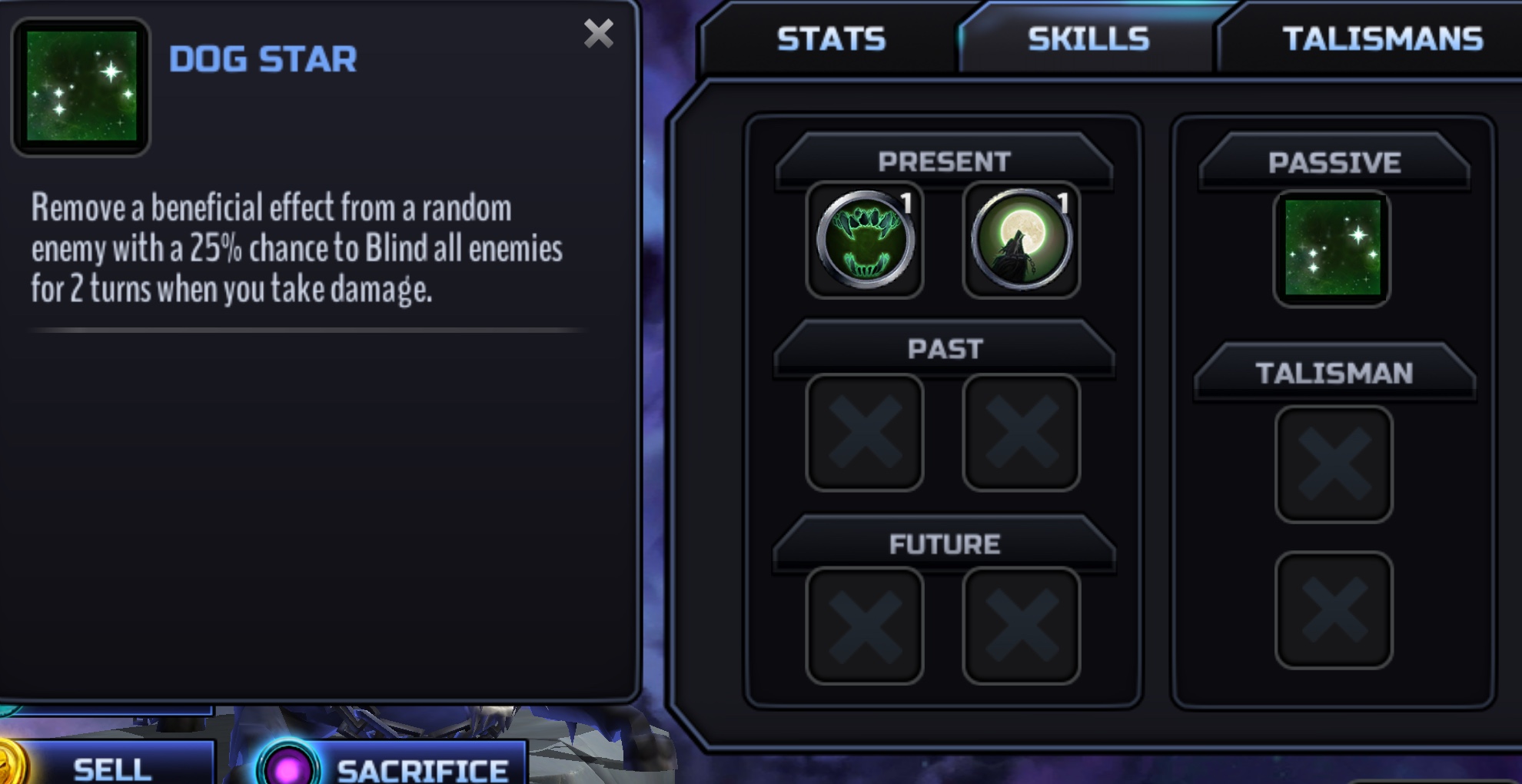Image resolution: width=1522 pixels, height=784 pixels.
Task: Choose the Dog Star passive icon
Action: tap(1332, 248)
